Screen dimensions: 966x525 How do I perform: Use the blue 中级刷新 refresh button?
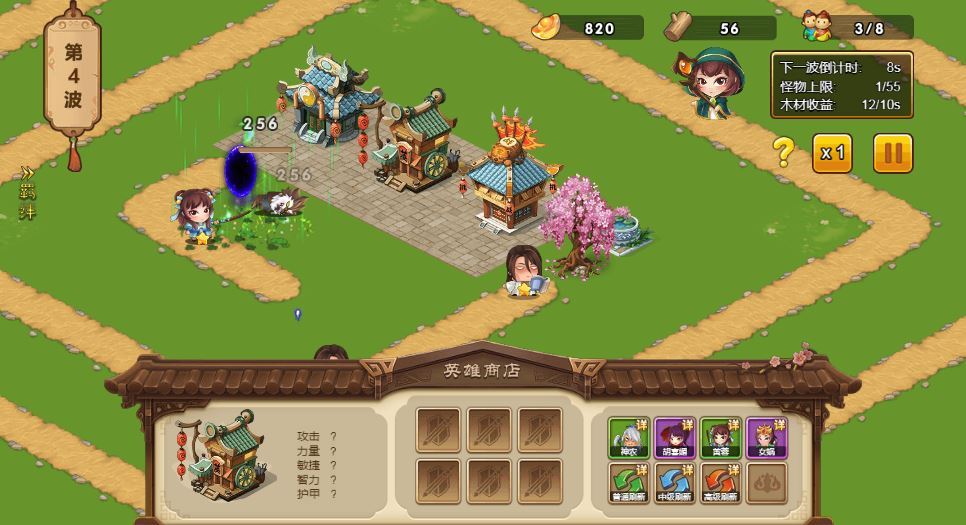coord(675,483)
